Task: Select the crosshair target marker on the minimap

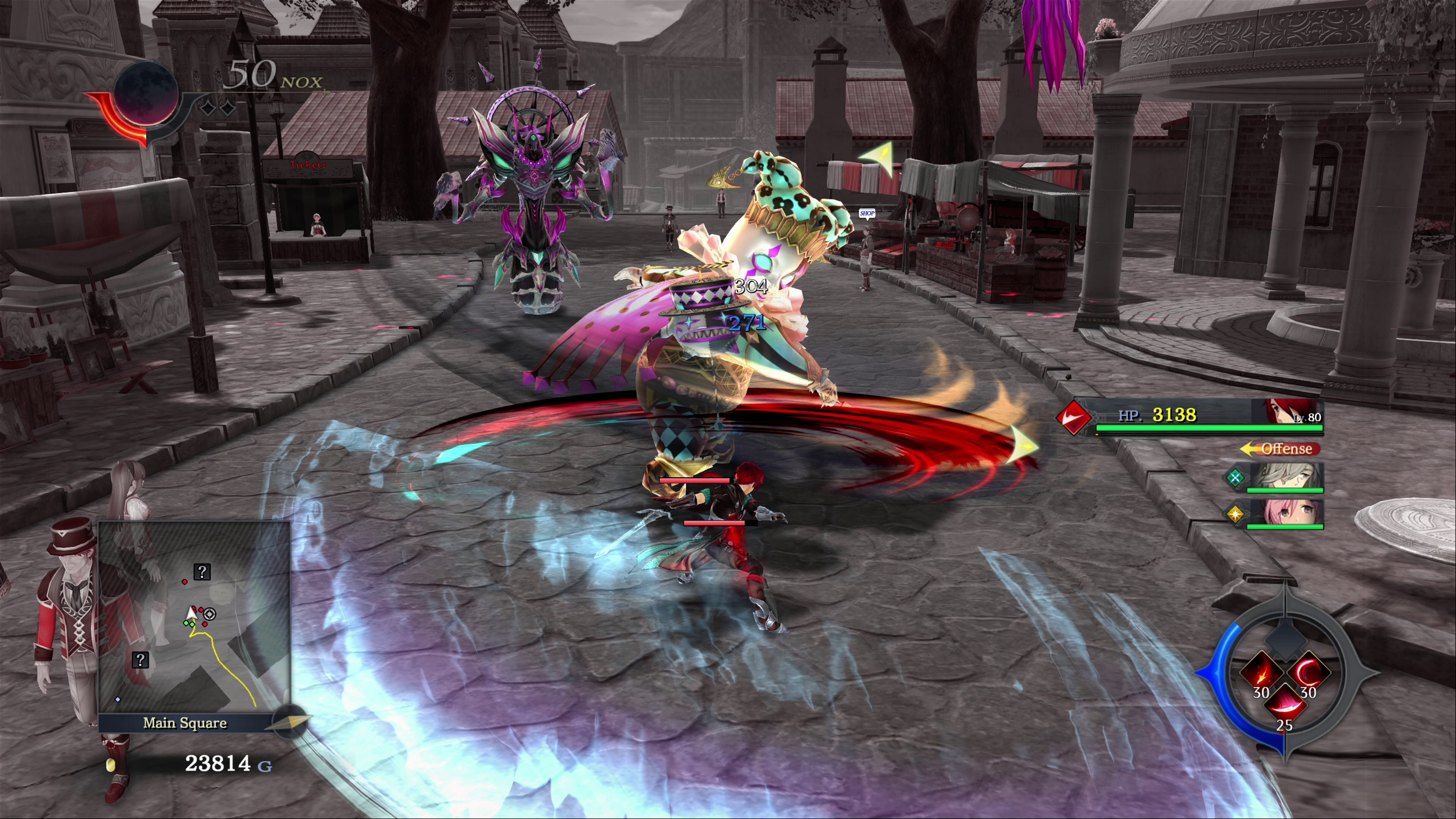Action: [210, 614]
